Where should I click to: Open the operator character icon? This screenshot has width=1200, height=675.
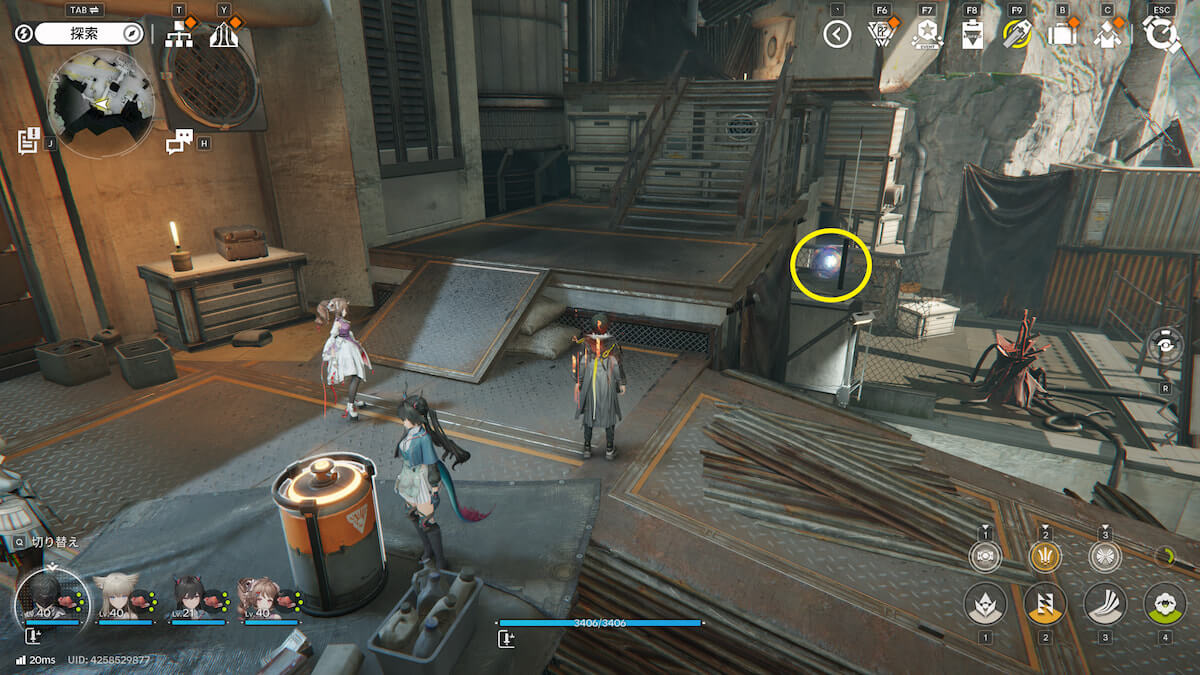pyautogui.click(x=1106, y=35)
